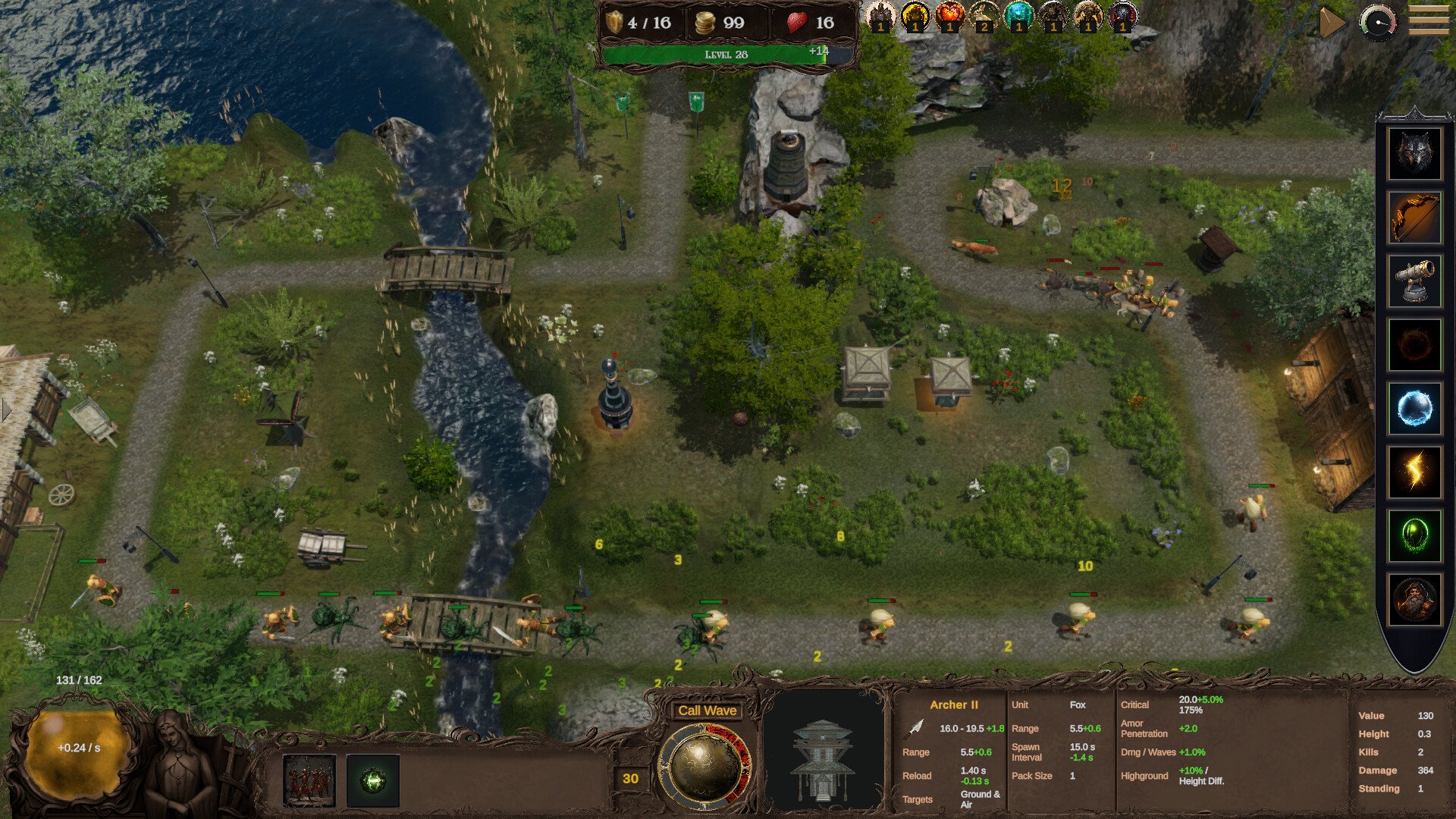Select the green poison orb icon
The height and width of the screenshot is (819, 1456).
[1414, 535]
